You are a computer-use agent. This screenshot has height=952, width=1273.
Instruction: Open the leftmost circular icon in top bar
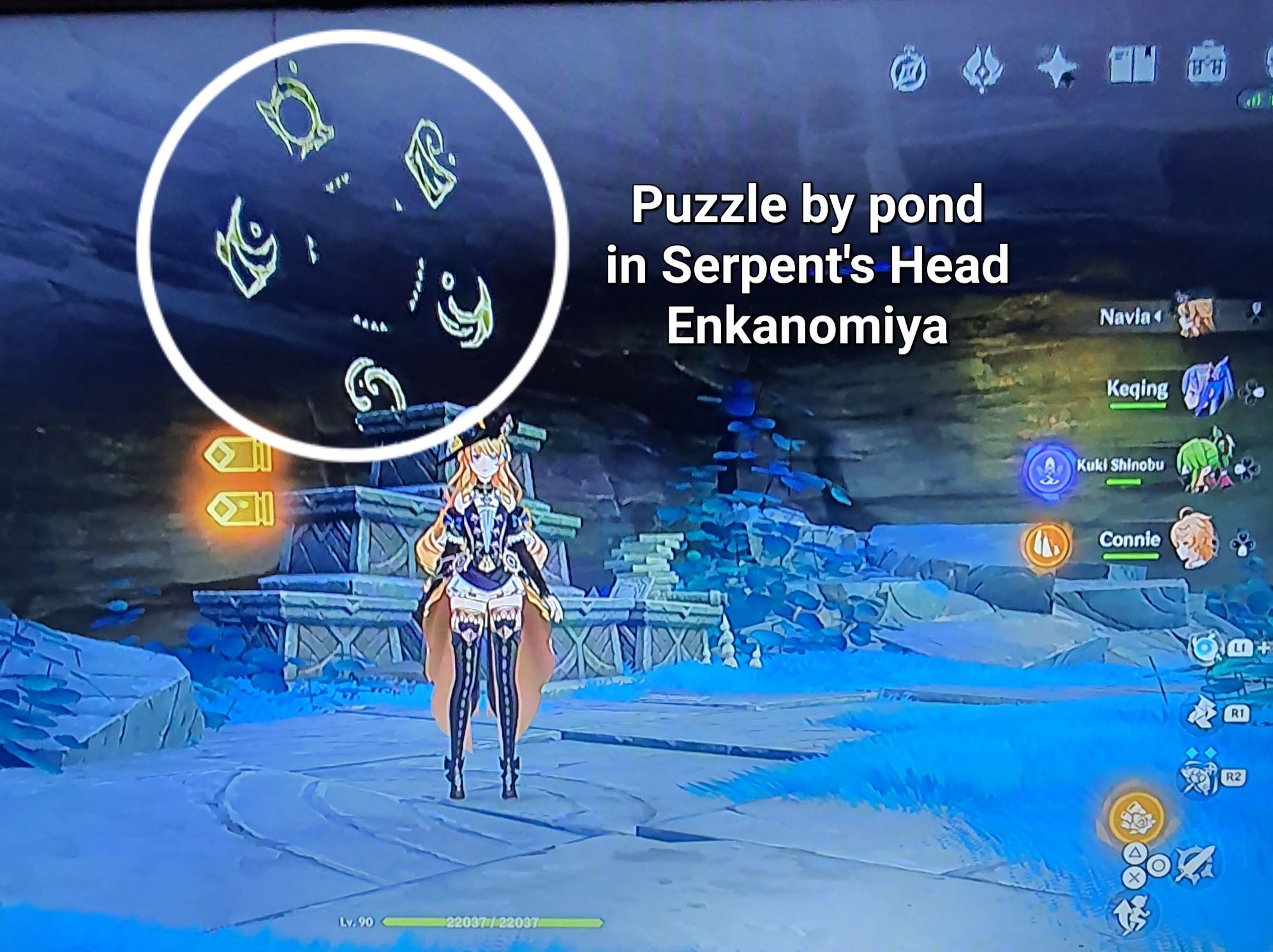pos(908,66)
